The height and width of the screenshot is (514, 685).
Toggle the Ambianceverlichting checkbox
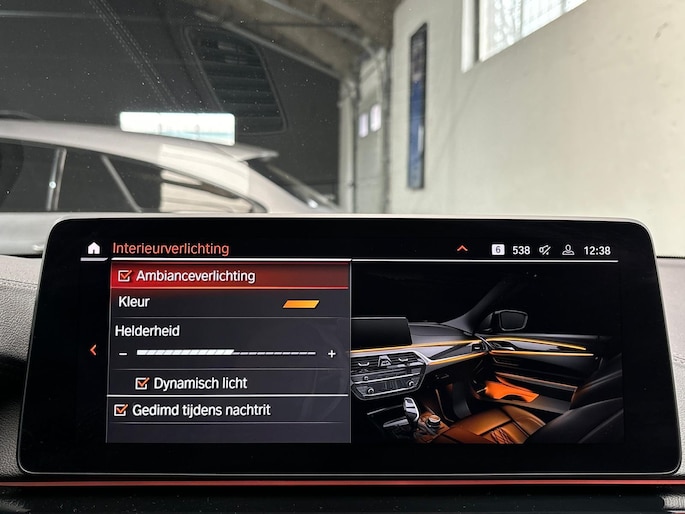[125, 276]
